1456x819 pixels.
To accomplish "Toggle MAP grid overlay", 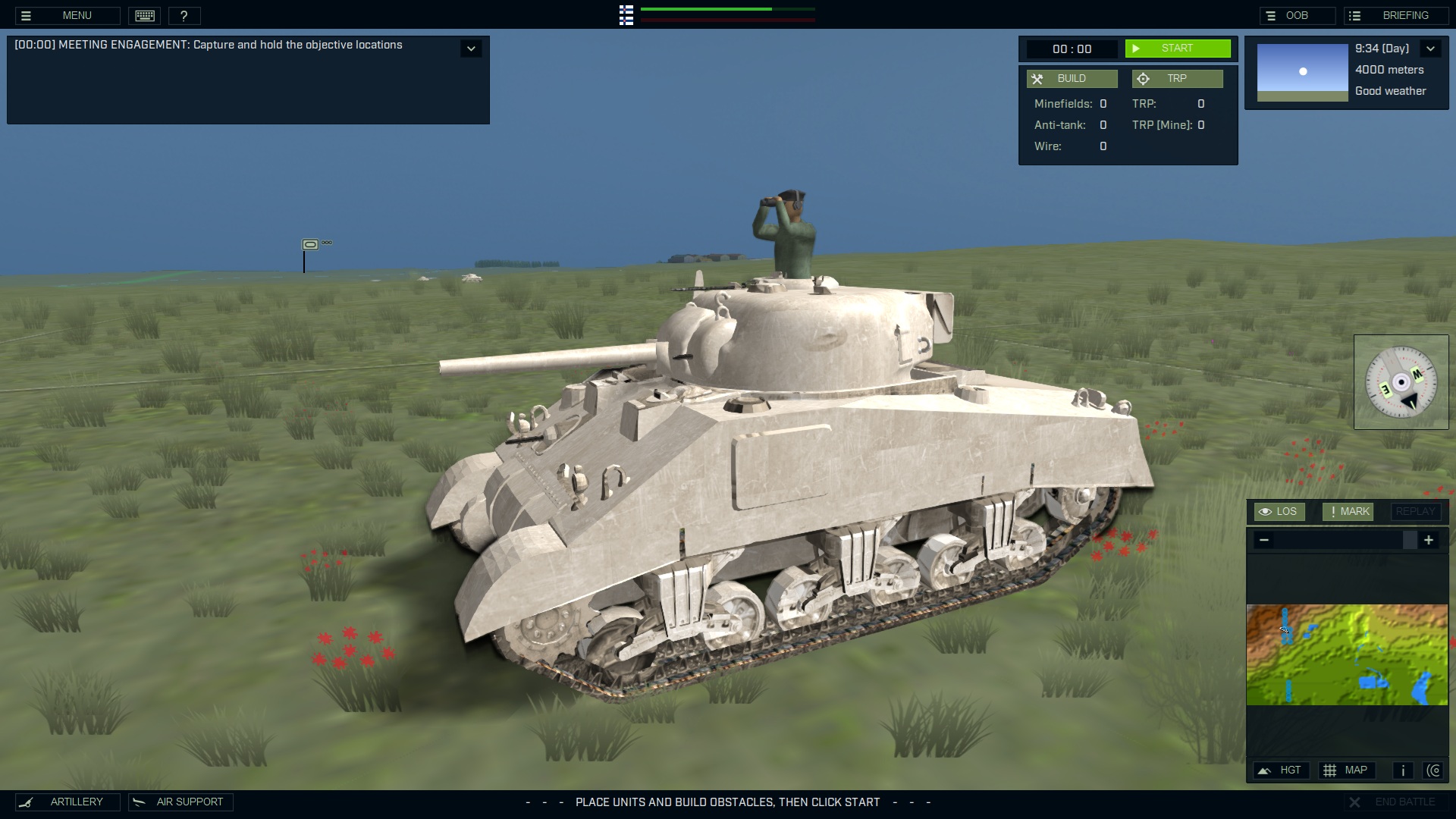I will (1348, 770).
